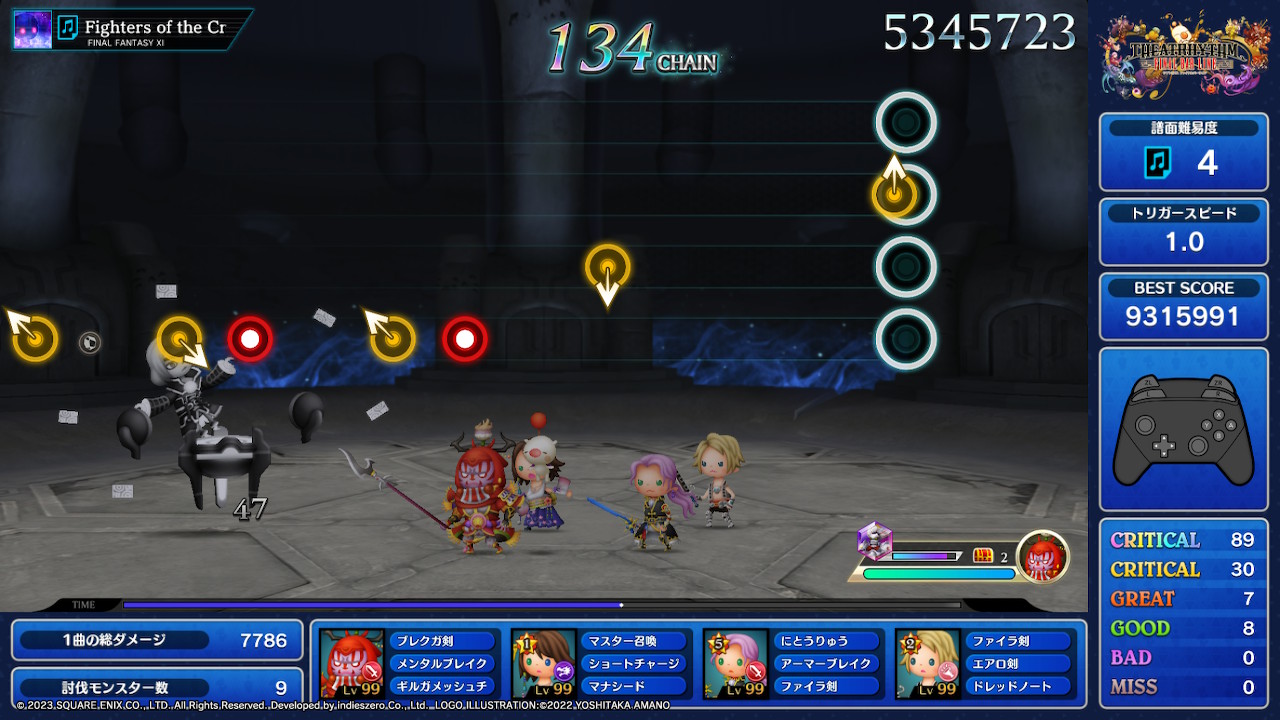The height and width of the screenshot is (720, 1280).
Task: Choose the メンタルブレイク ability
Action: 441,664
